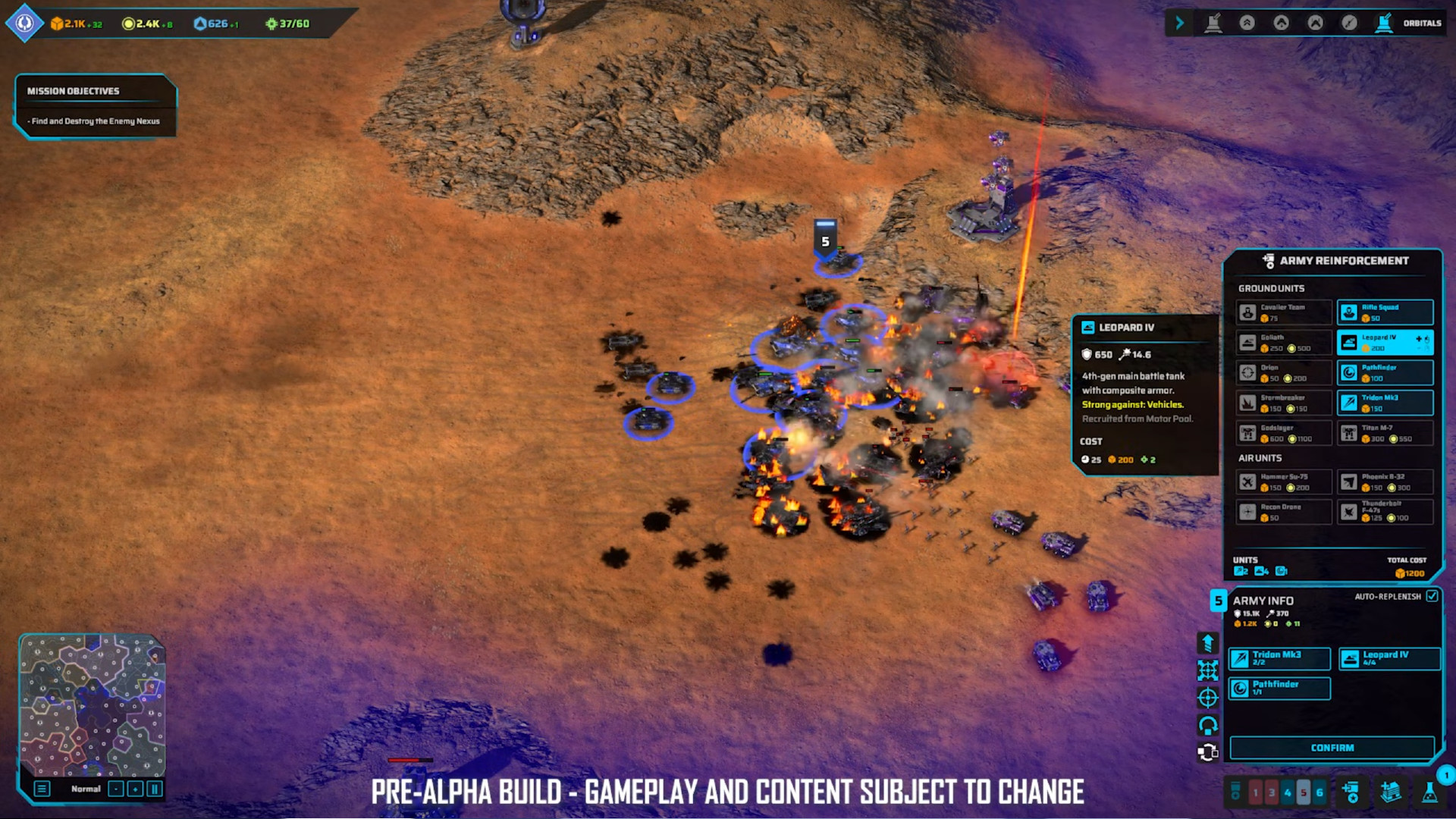Toggle the Auto-Replenish checkbox
The image size is (1456, 819).
[1432, 597]
